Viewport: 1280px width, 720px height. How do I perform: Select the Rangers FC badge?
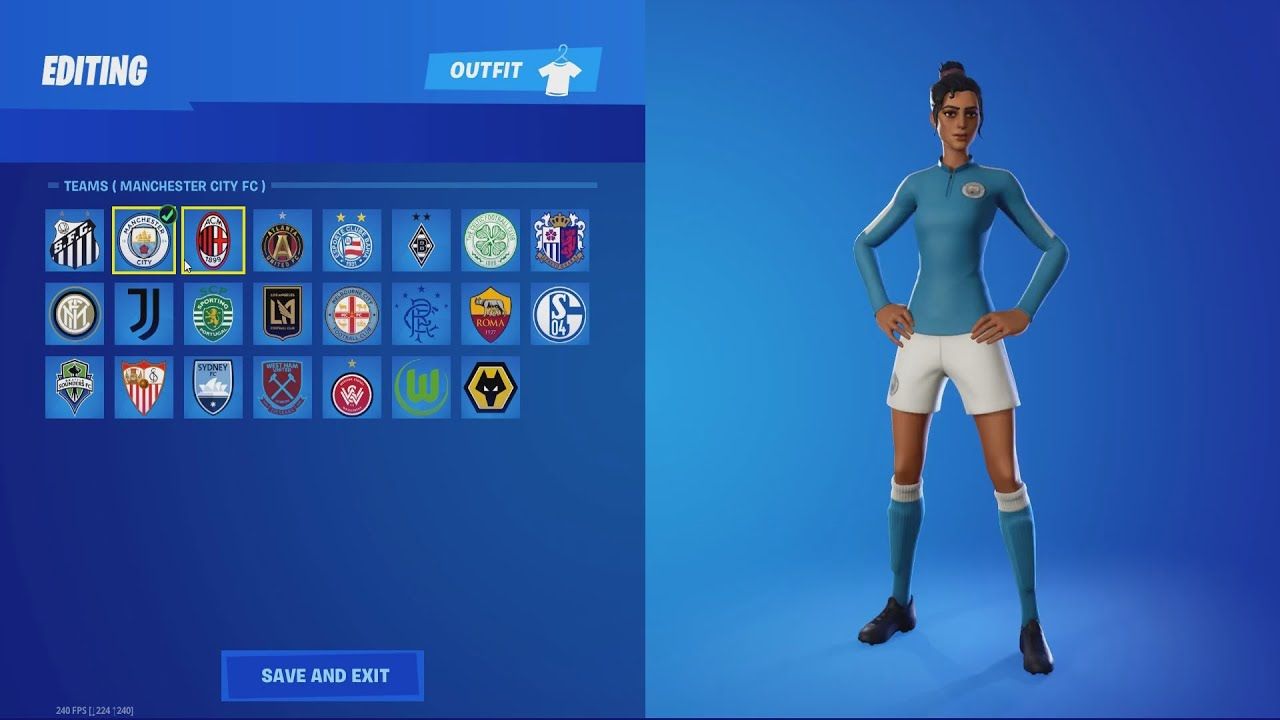(421, 314)
